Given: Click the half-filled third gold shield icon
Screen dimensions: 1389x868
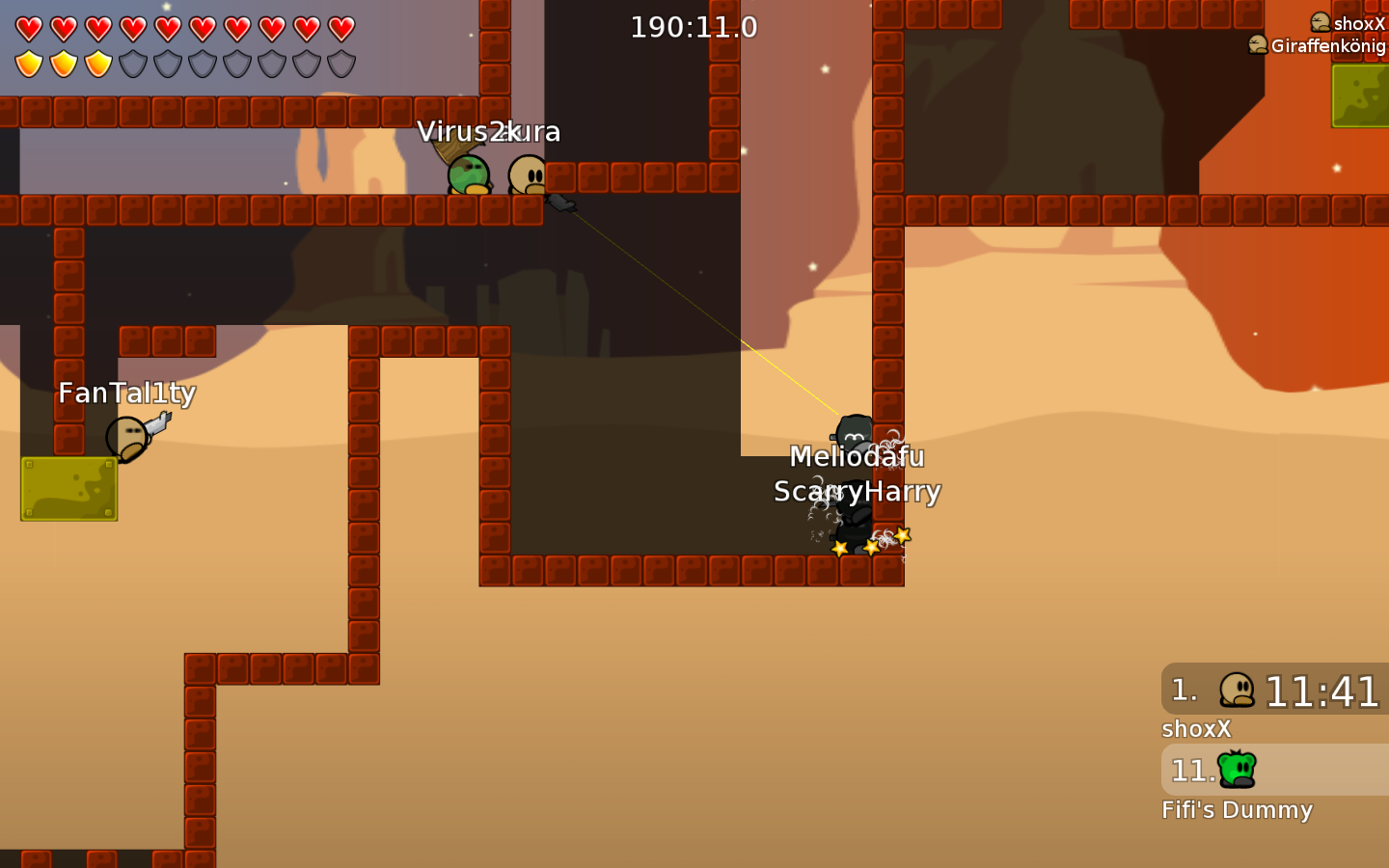Looking at the screenshot, I should click(x=98, y=66).
